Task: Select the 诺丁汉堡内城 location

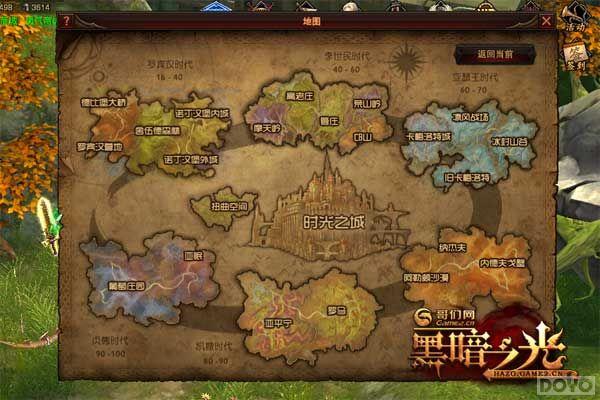Action: pos(201,113)
